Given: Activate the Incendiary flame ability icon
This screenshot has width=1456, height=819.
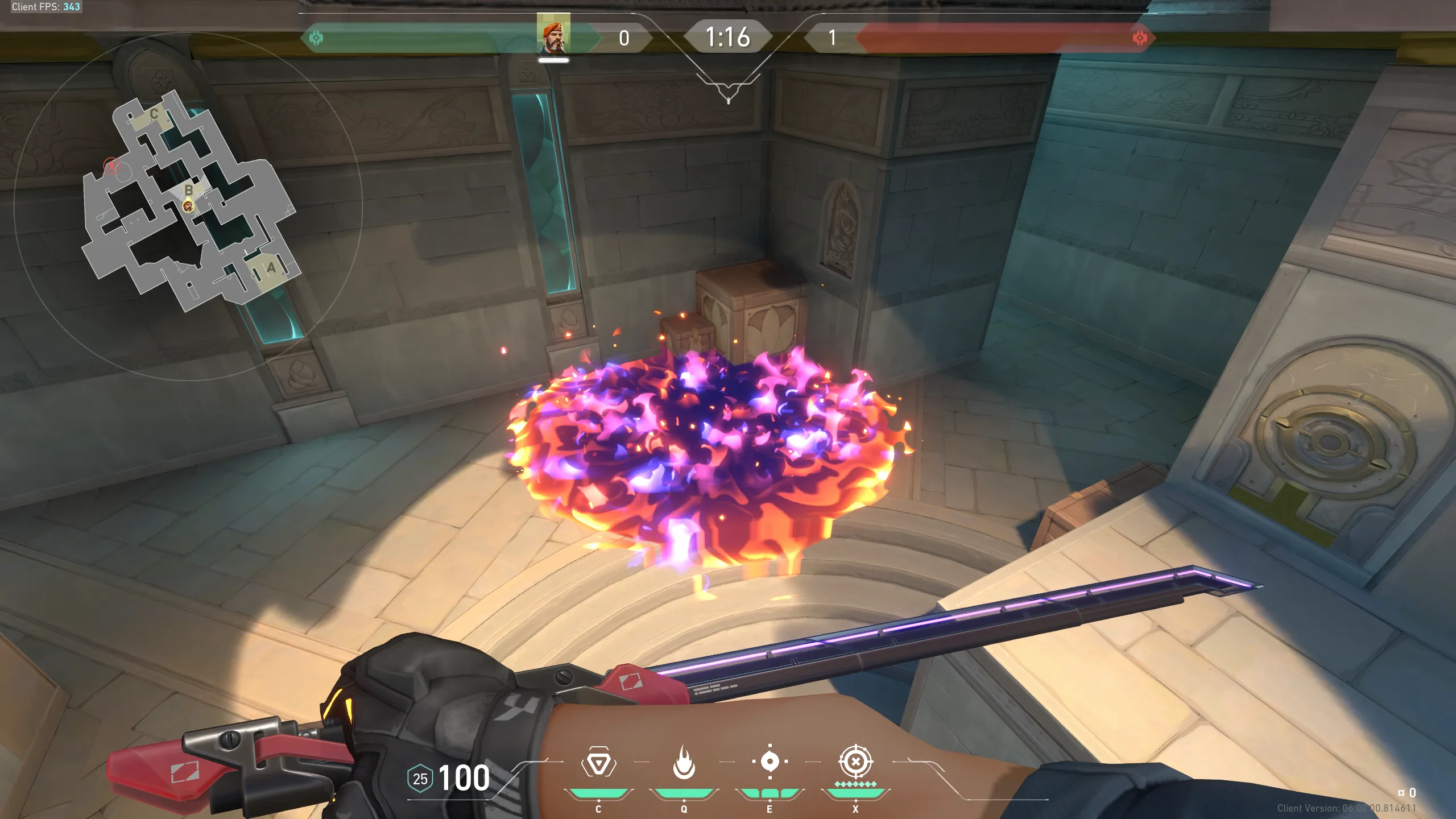Looking at the screenshot, I should click(x=684, y=762).
